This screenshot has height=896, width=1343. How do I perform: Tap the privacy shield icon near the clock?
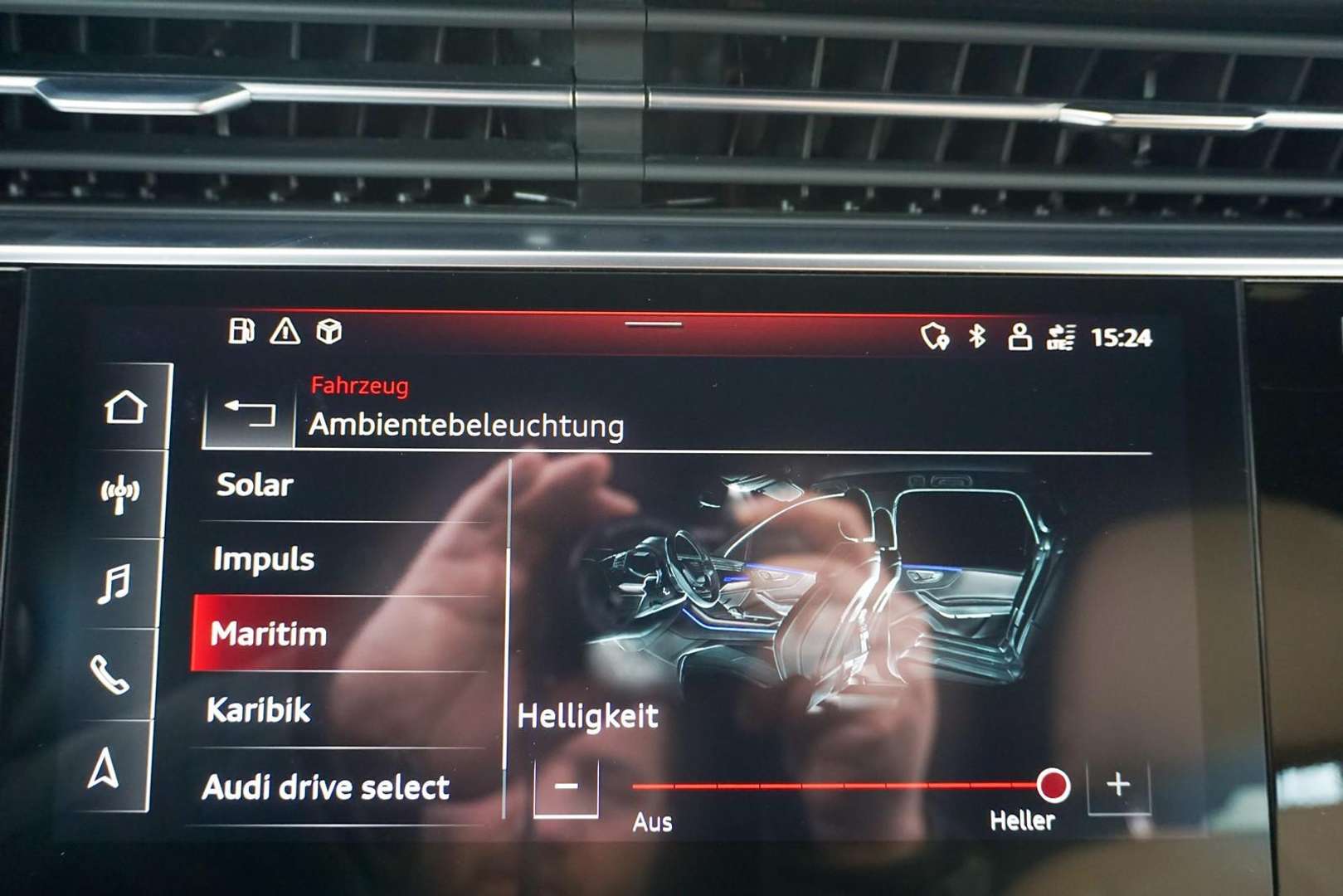point(937,335)
